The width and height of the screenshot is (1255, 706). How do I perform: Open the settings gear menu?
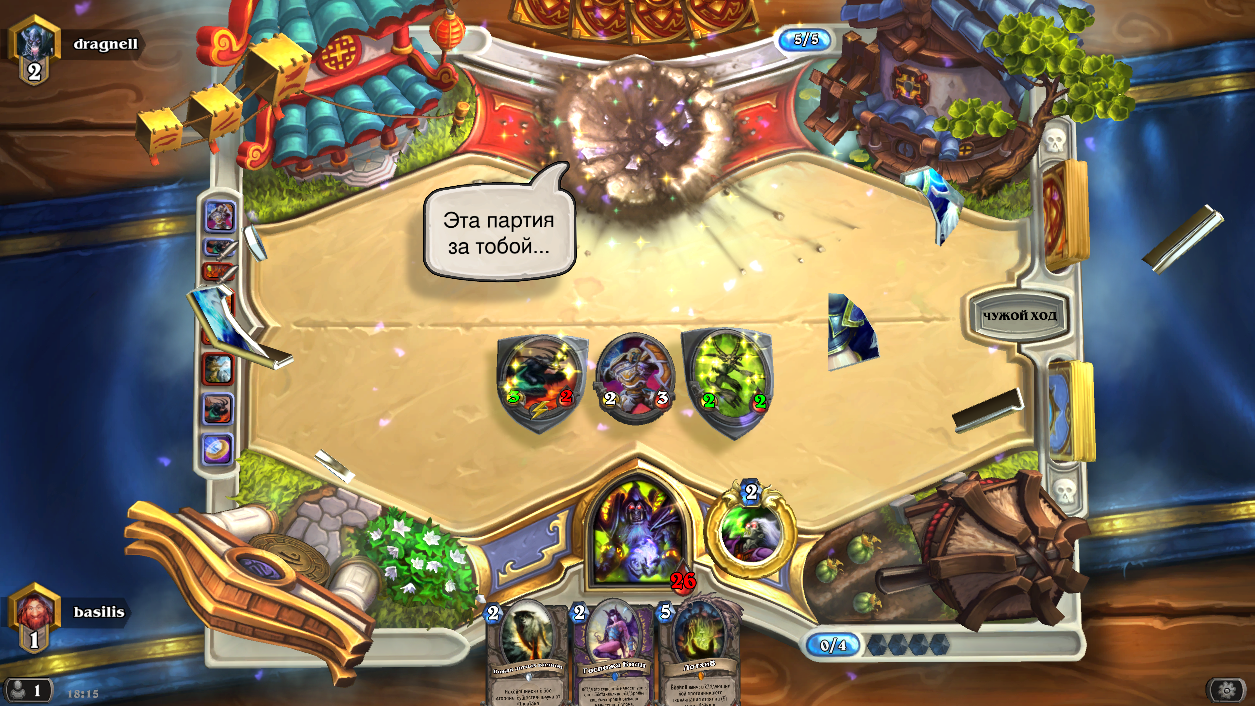[x=1226, y=689]
